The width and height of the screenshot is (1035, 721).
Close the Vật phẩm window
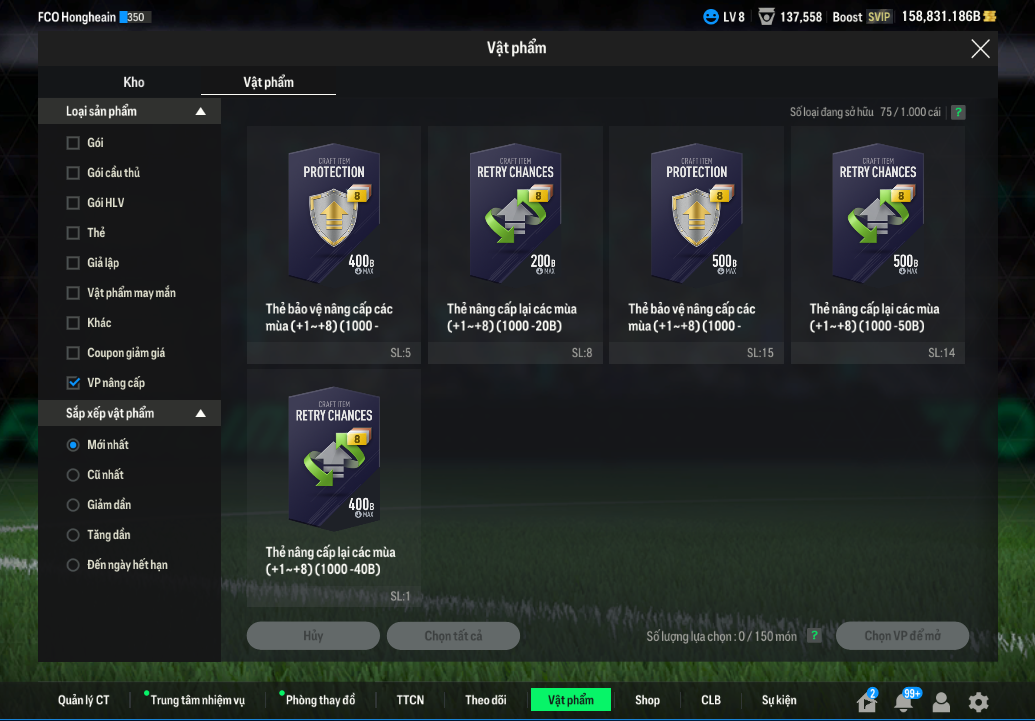tap(980, 49)
